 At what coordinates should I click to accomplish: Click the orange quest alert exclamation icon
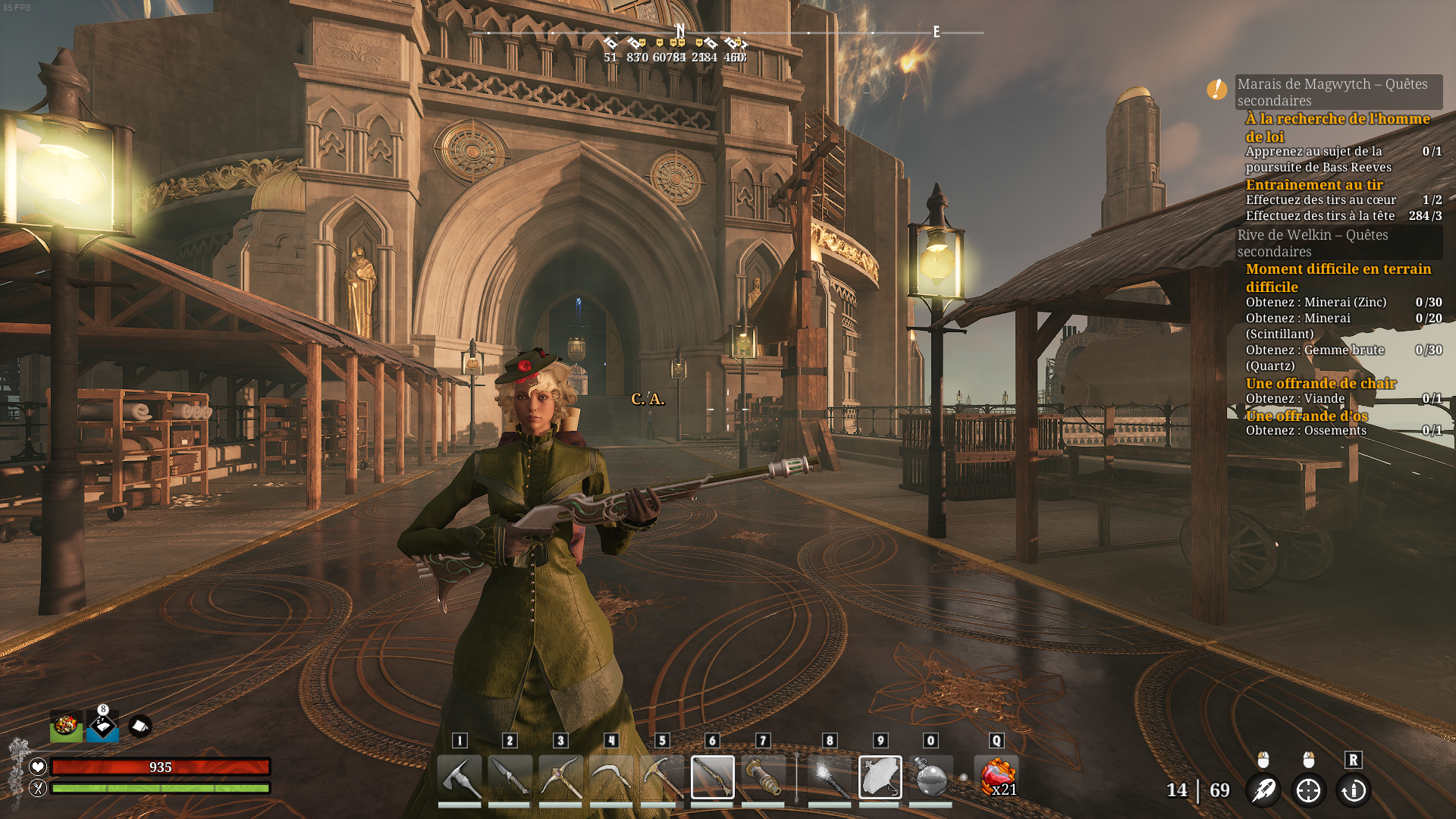(x=1217, y=89)
